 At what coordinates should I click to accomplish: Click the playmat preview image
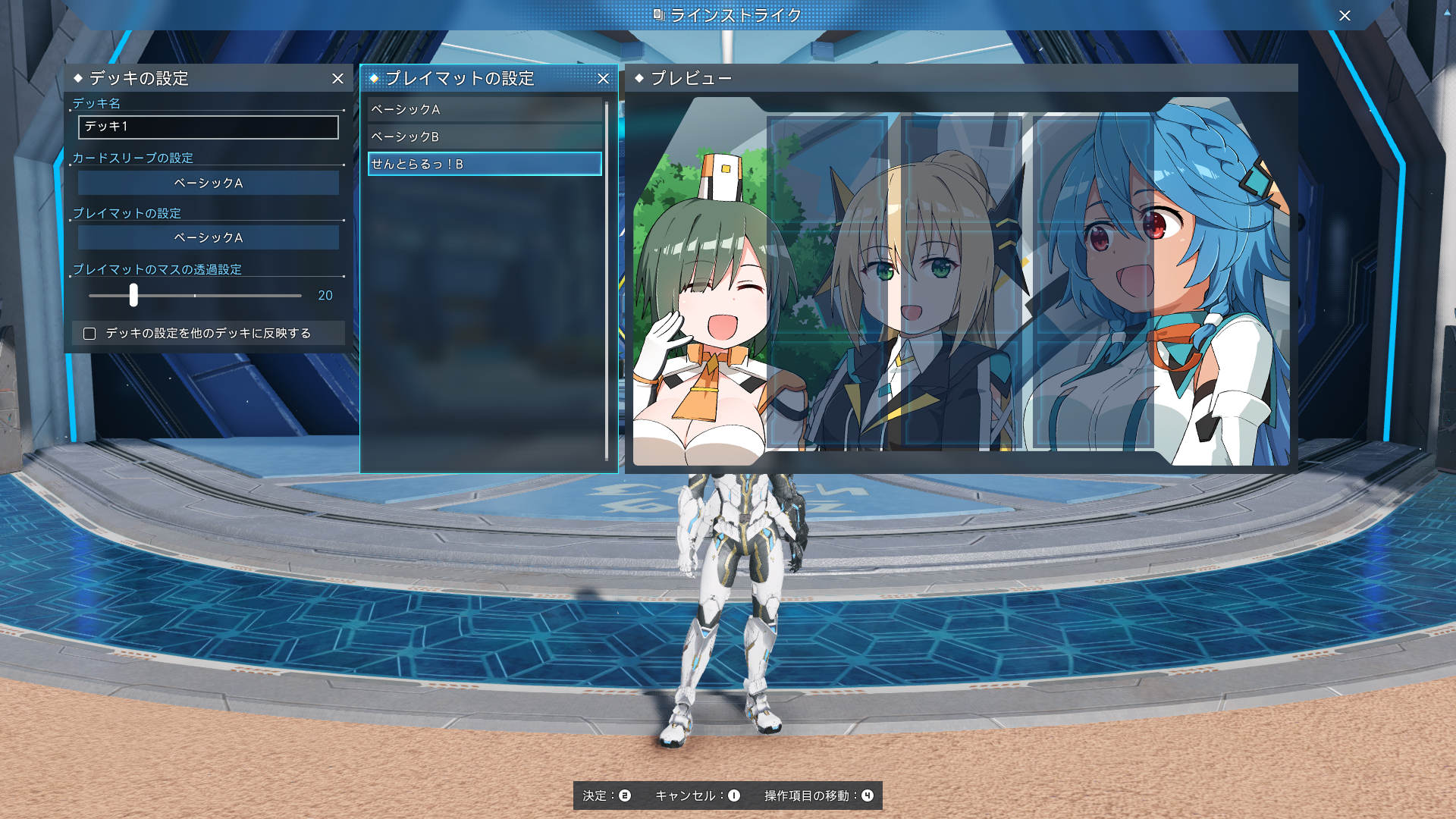pos(961,281)
